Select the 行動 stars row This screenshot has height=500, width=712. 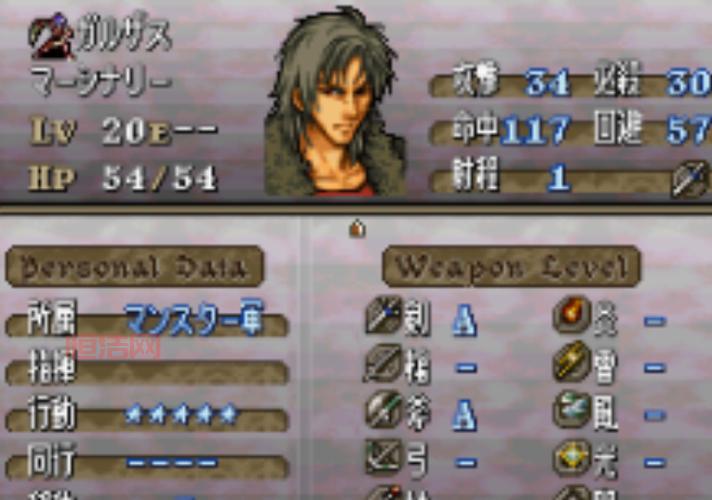coord(146,414)
